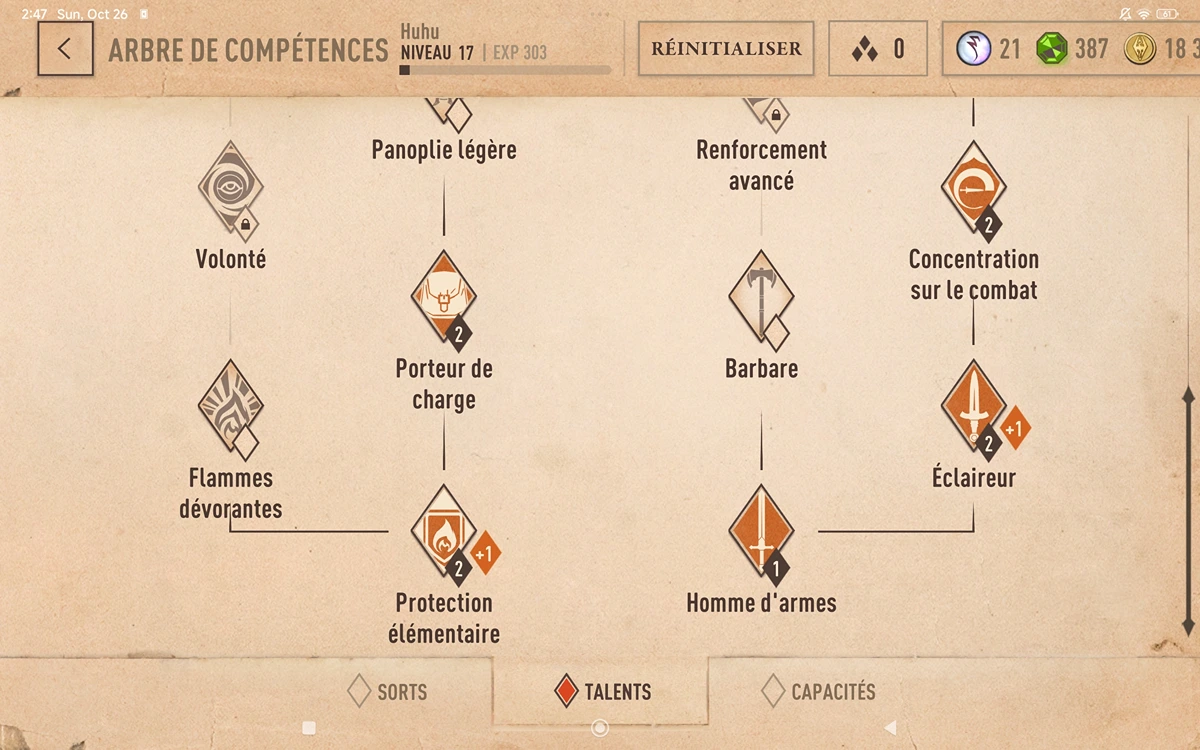This screenshot has width=1200, height=750.
Task: Tap the Android recent apps square
Action: tap(309, 728)
